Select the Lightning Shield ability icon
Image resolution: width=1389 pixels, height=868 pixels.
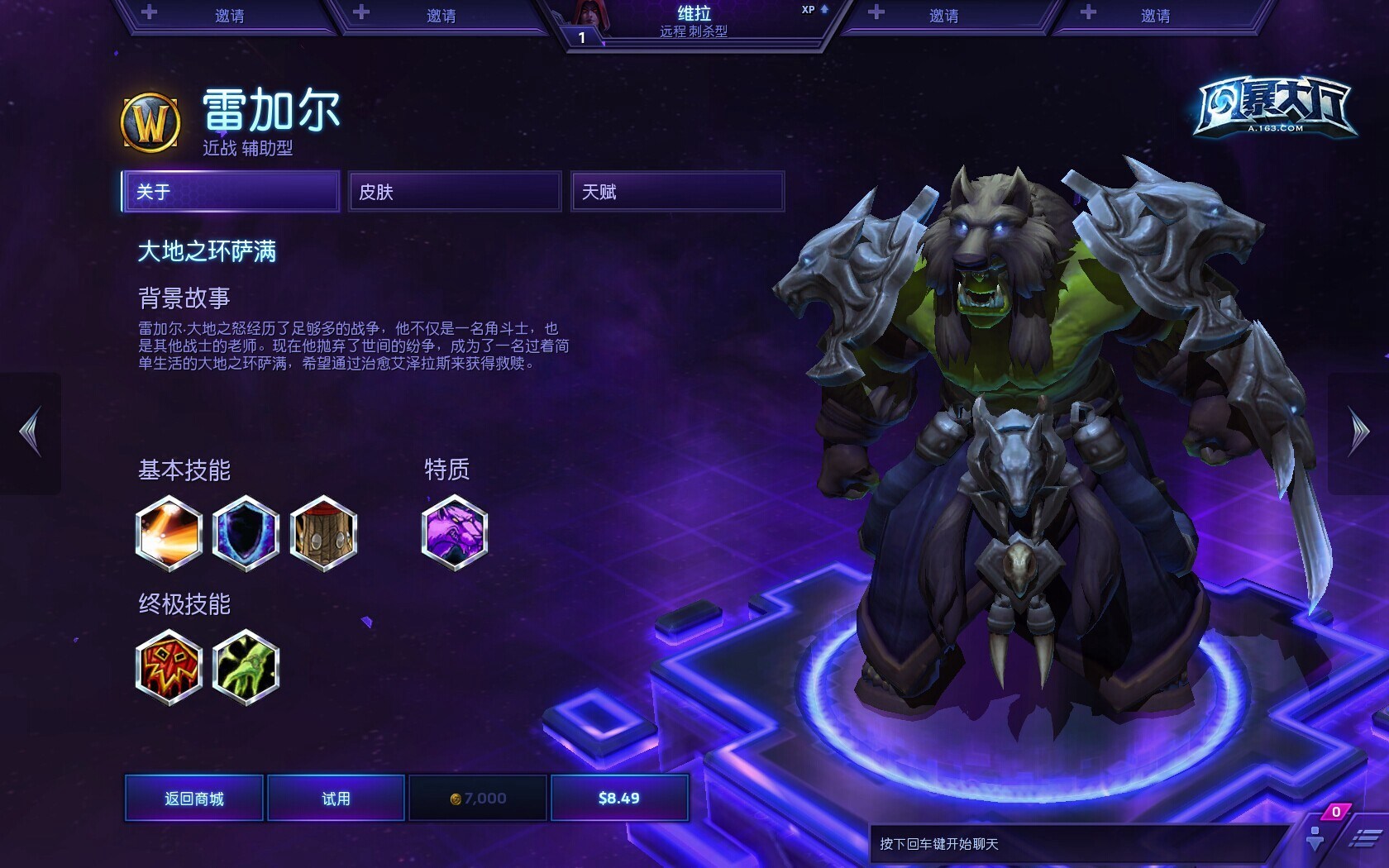coord(246,533)
